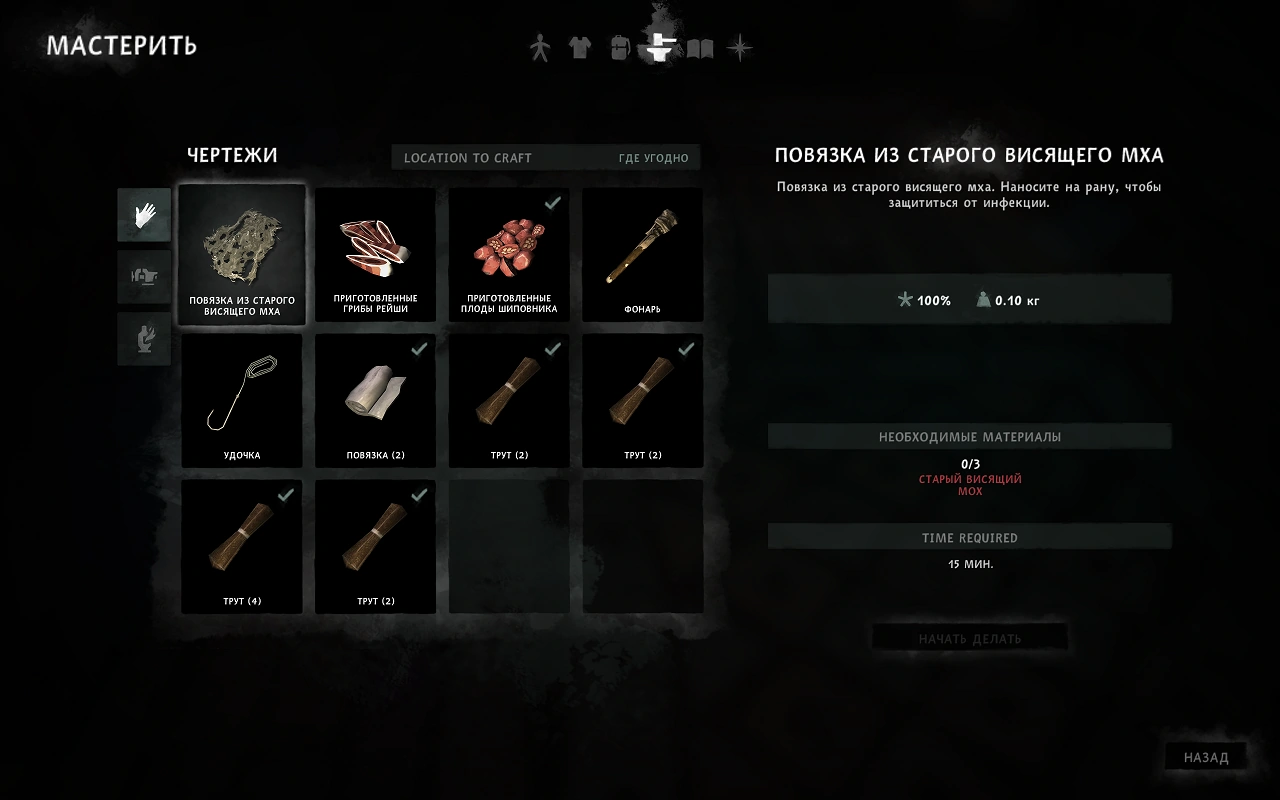Filter blueprints by the hand icon
1280x800 pixels.
coord(144,214)
